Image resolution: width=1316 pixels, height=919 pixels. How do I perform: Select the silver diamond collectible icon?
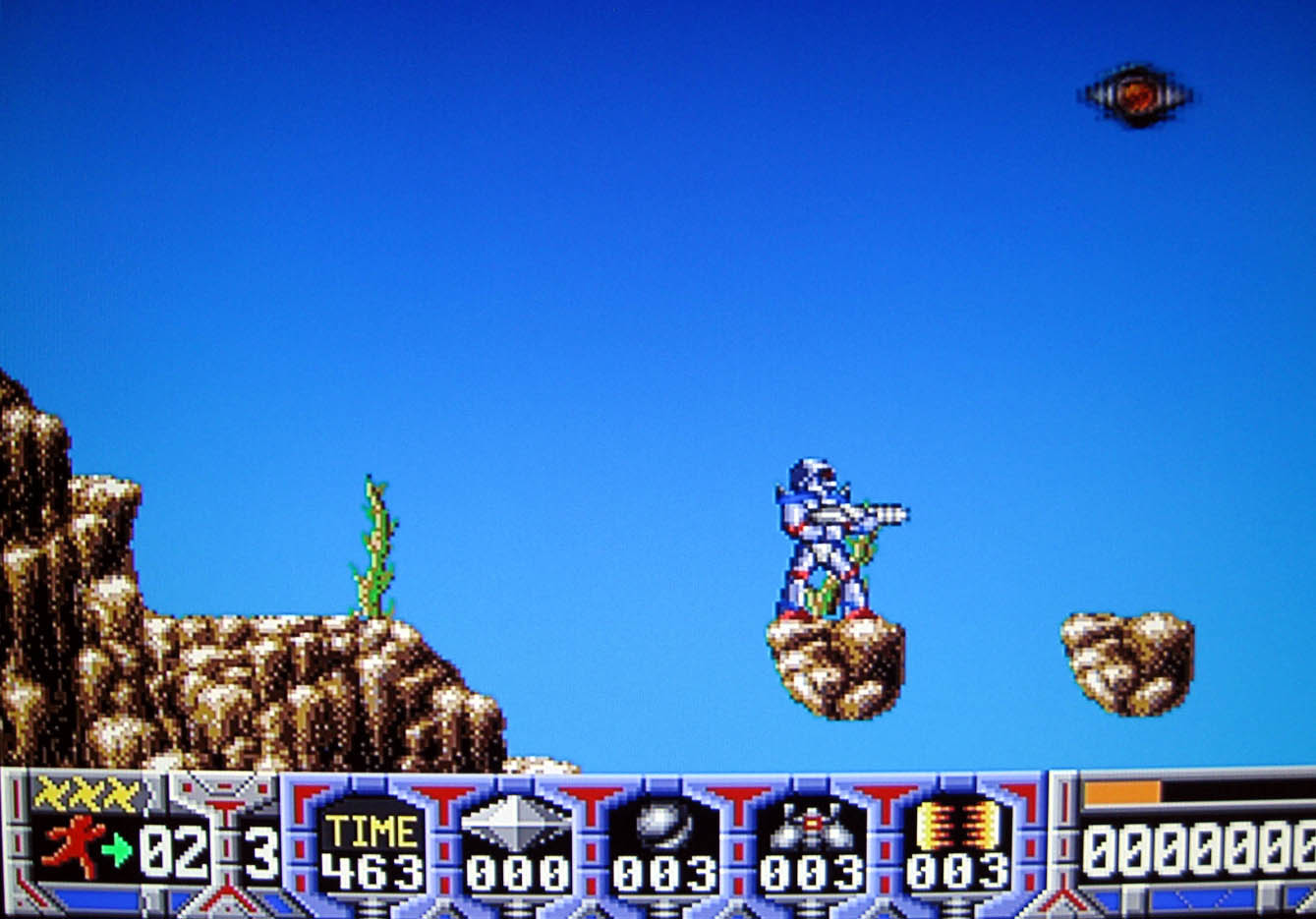(516, 824)
